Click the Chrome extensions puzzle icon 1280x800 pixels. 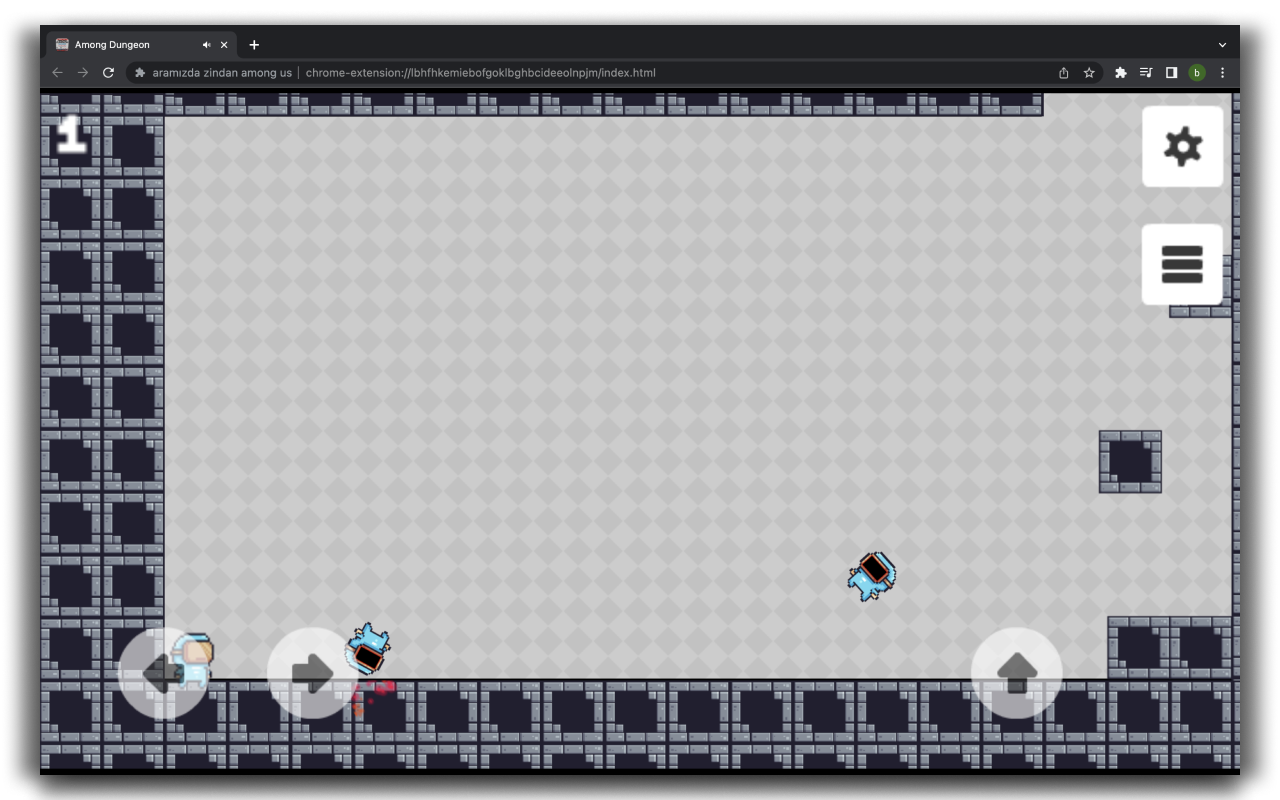[1118, 72]
